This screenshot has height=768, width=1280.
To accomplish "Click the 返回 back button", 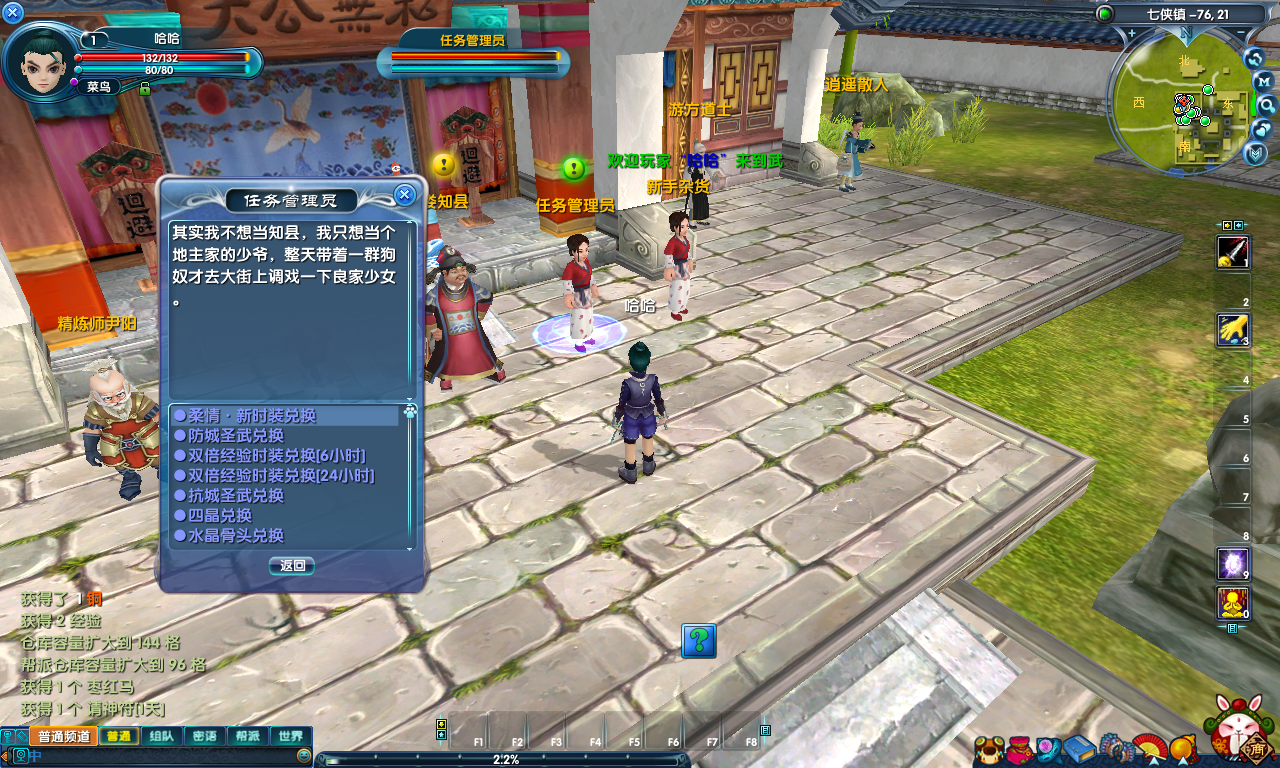I will pos(292,565).
